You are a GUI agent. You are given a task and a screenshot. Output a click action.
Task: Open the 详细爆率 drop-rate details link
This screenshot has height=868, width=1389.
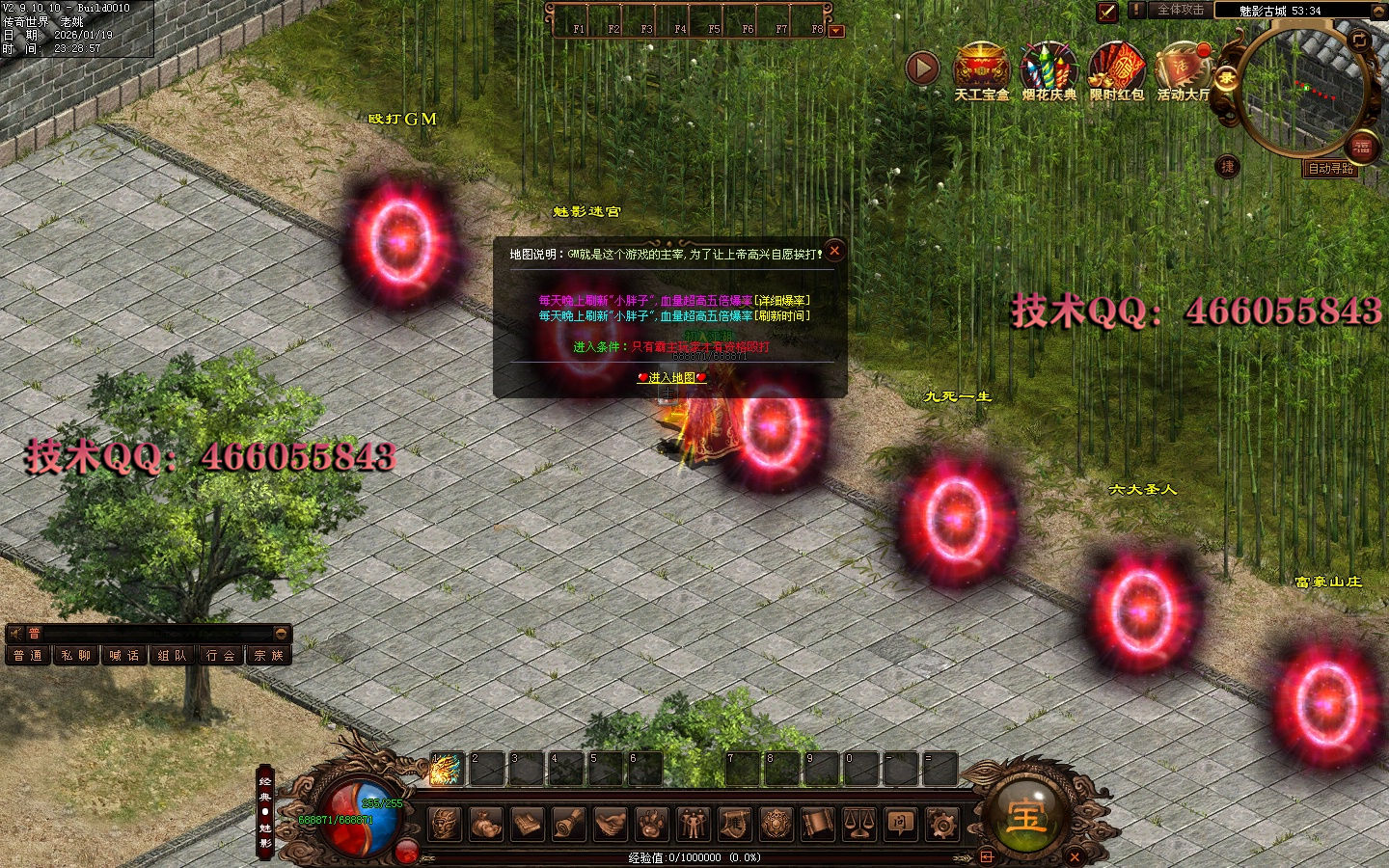(782, 301)
